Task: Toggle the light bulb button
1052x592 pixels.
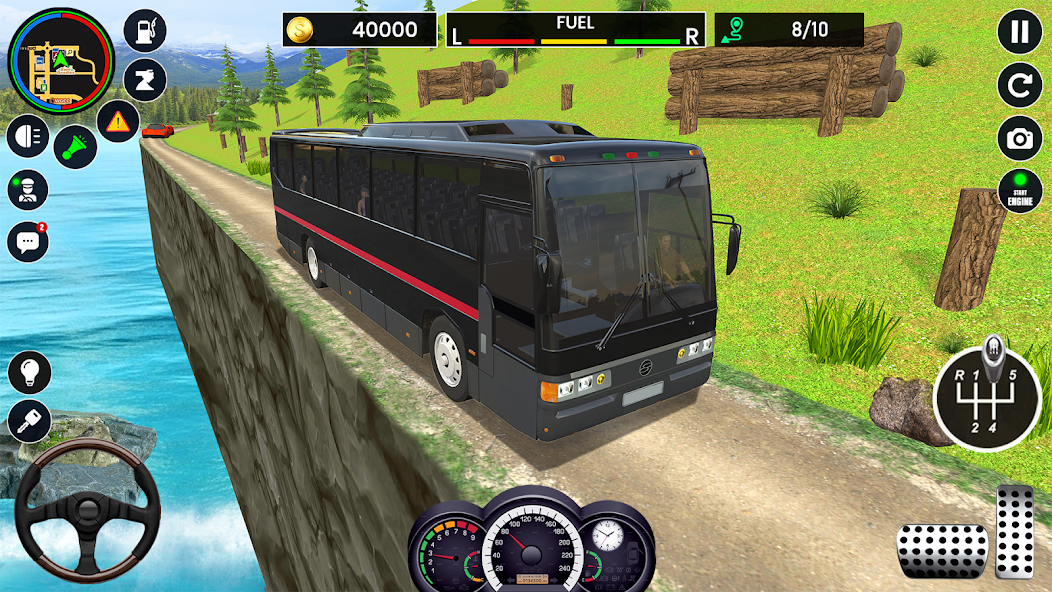Action: (29, 372)
